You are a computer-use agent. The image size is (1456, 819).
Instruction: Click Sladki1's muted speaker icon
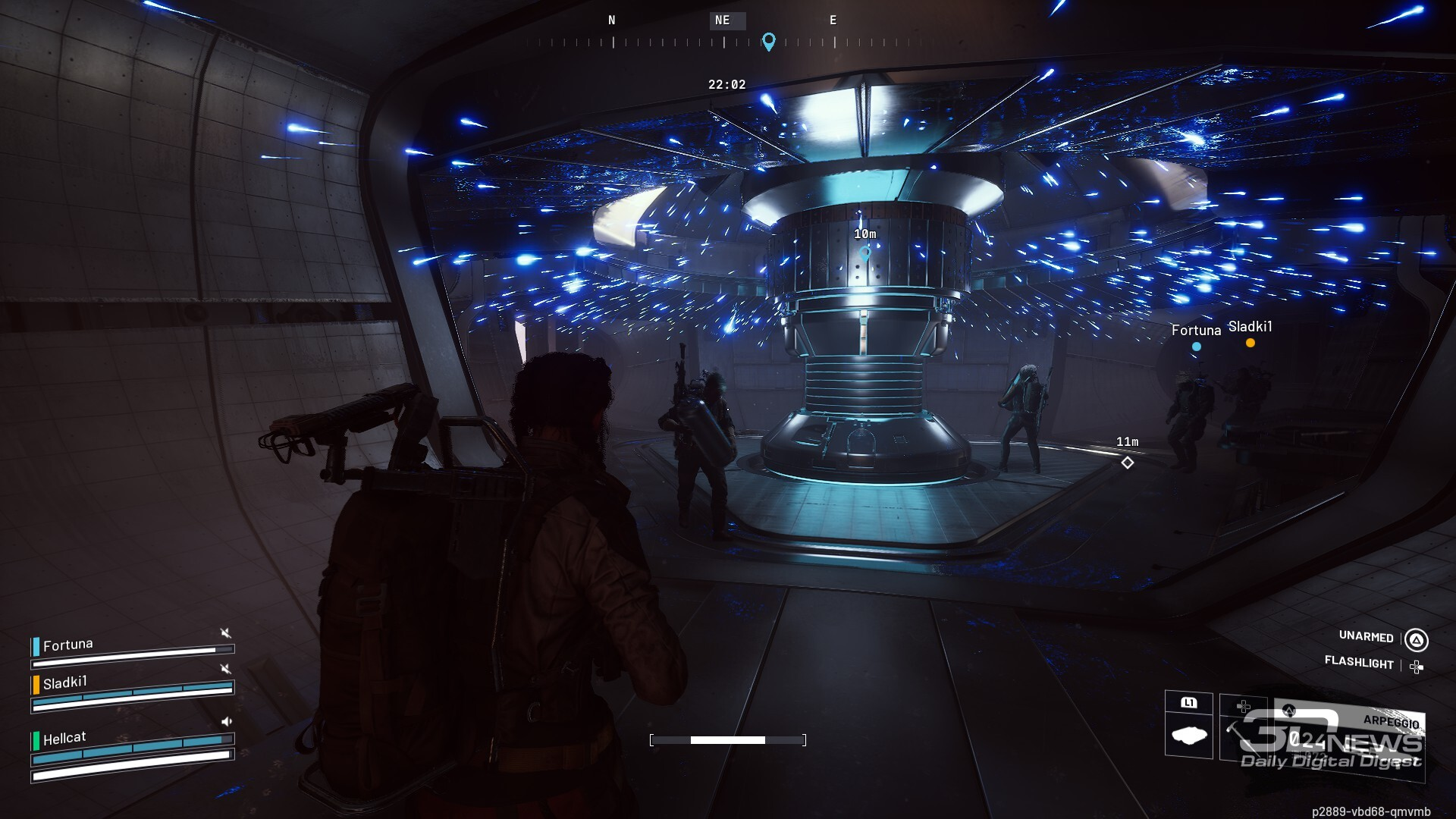pyautogui.click(x=225, y=669)
